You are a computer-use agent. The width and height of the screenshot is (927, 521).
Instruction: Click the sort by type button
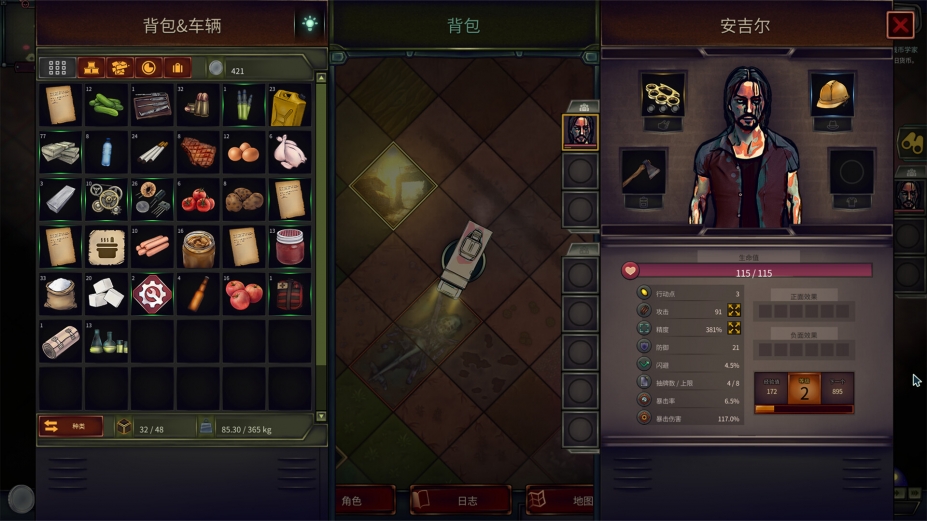[x=71, y=427]
